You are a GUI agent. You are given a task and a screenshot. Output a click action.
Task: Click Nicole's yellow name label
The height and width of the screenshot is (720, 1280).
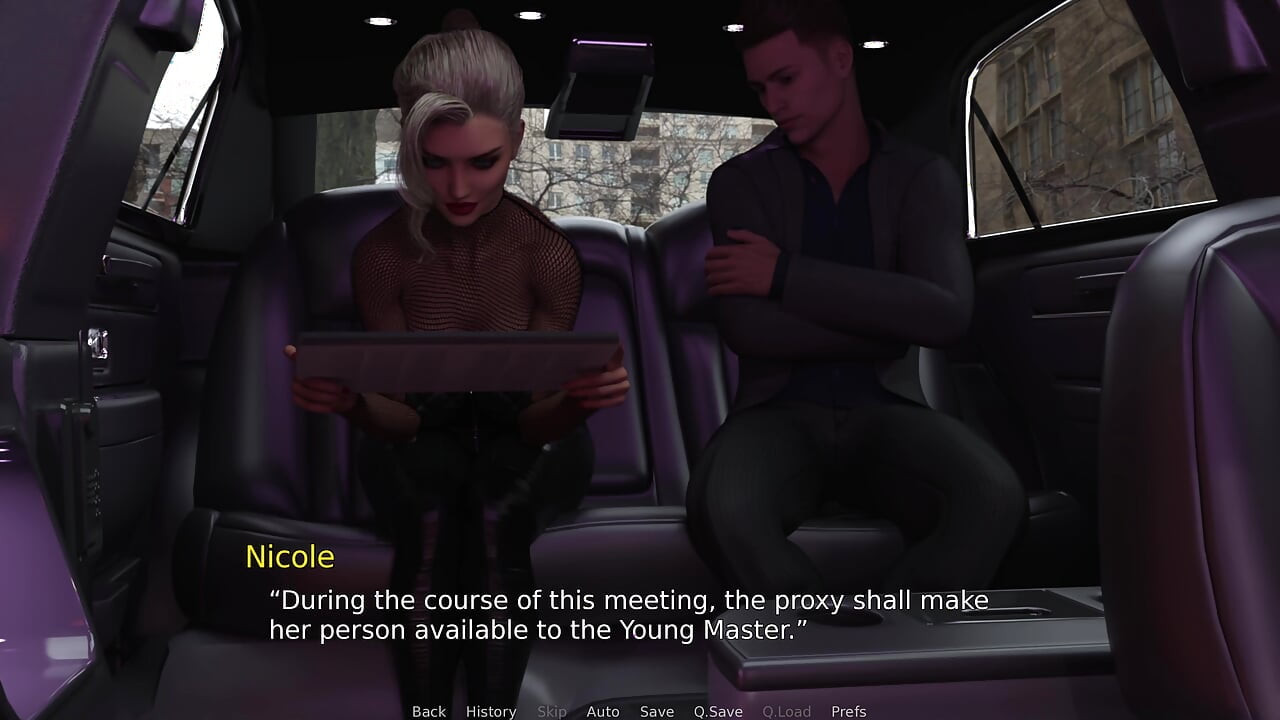[x=290, y=557]
